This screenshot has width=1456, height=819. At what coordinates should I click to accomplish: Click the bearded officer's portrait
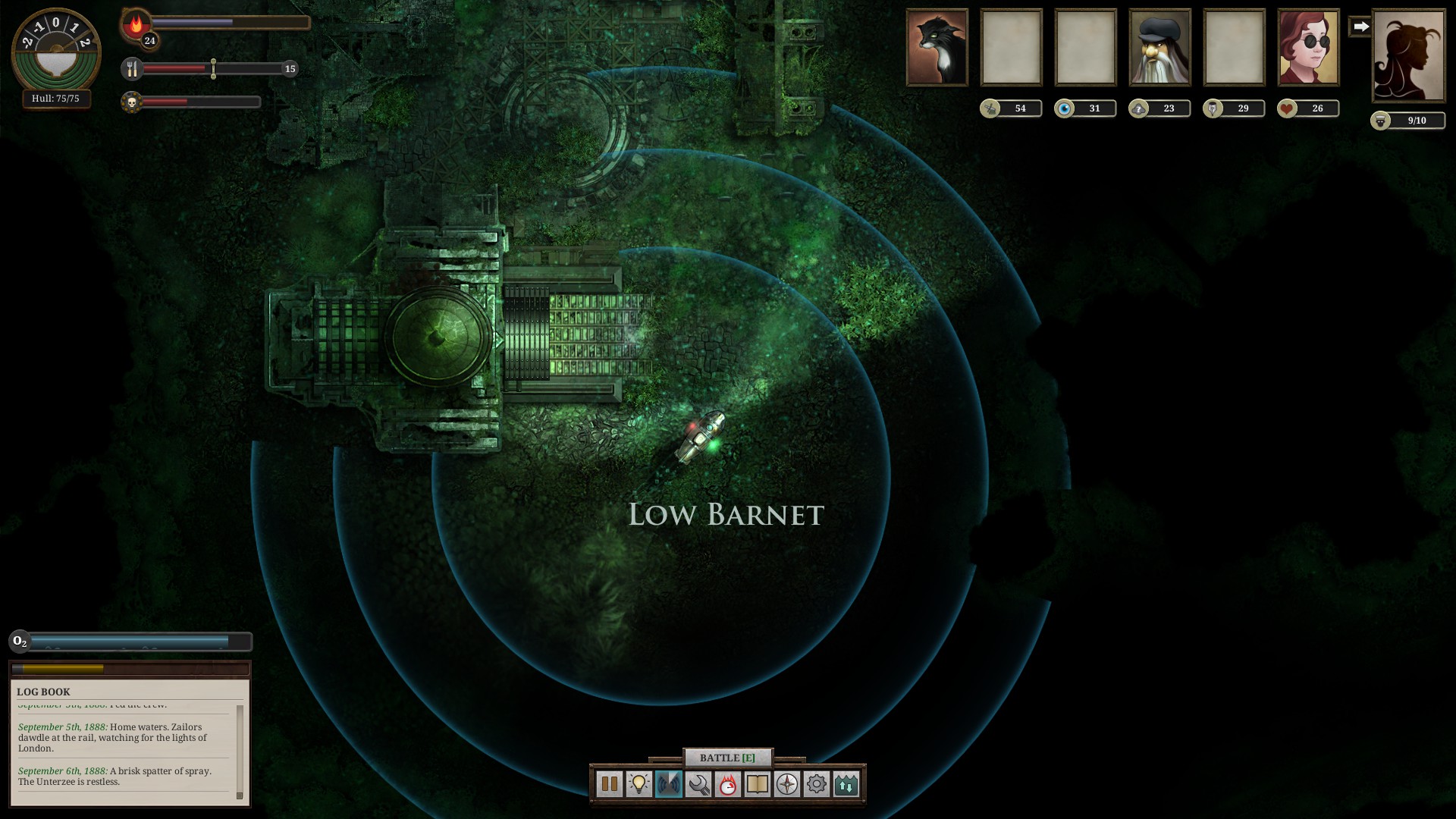tap(1159, 47)
